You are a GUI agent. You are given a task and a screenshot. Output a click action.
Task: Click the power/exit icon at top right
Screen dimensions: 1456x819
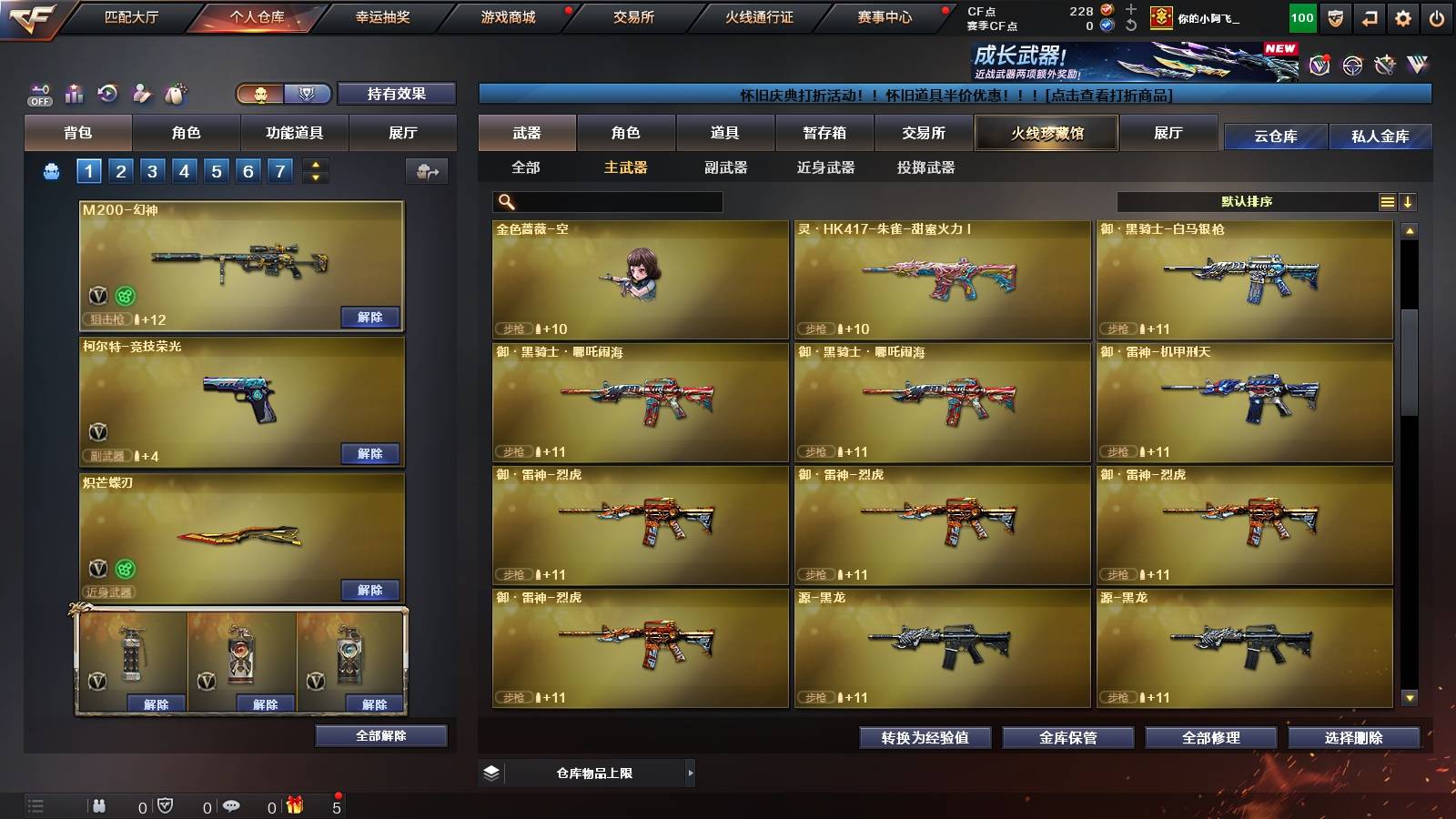click(1436, 17)
